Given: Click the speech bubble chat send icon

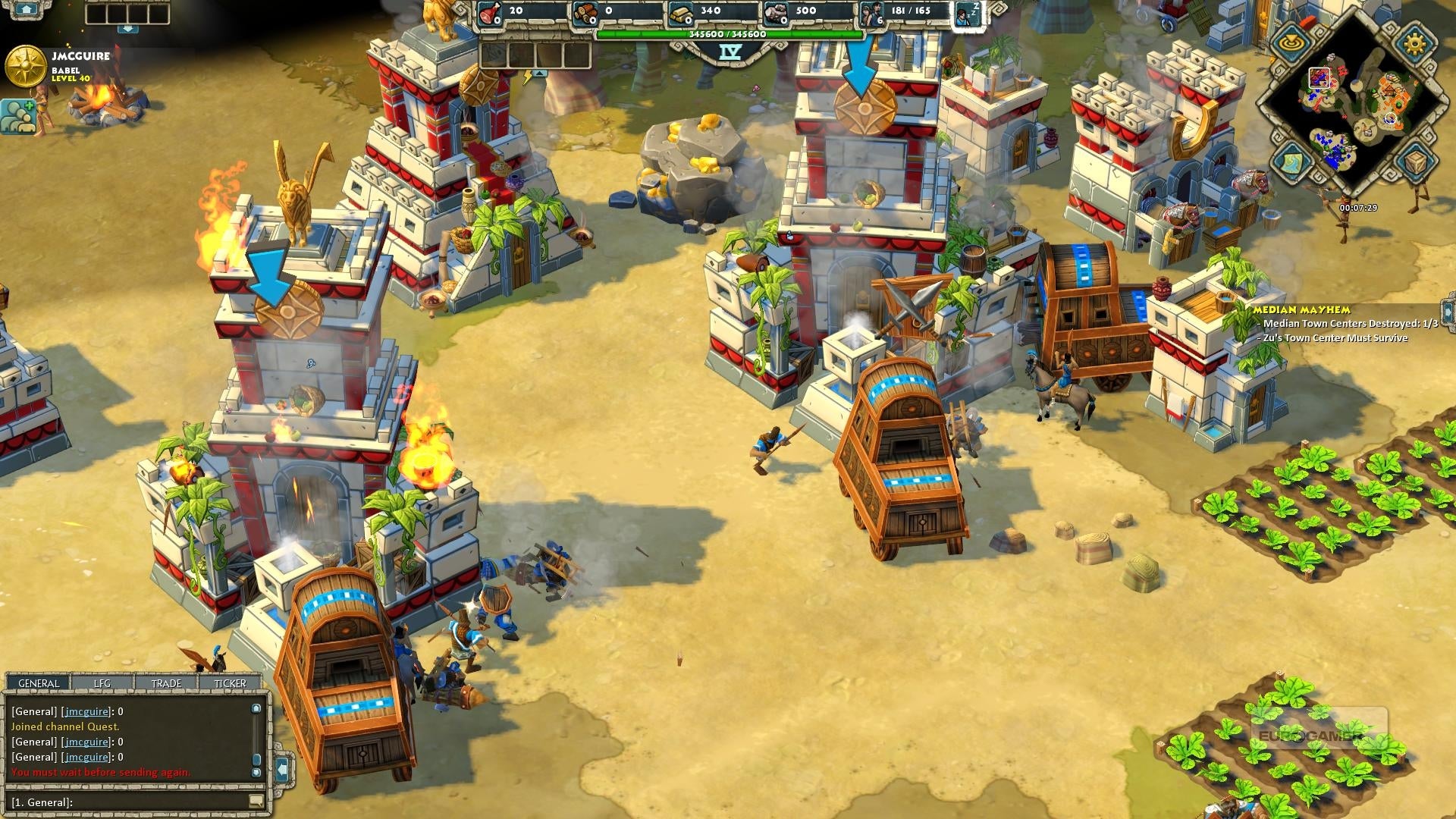Looking at the screenshot, I should [256, 802].
